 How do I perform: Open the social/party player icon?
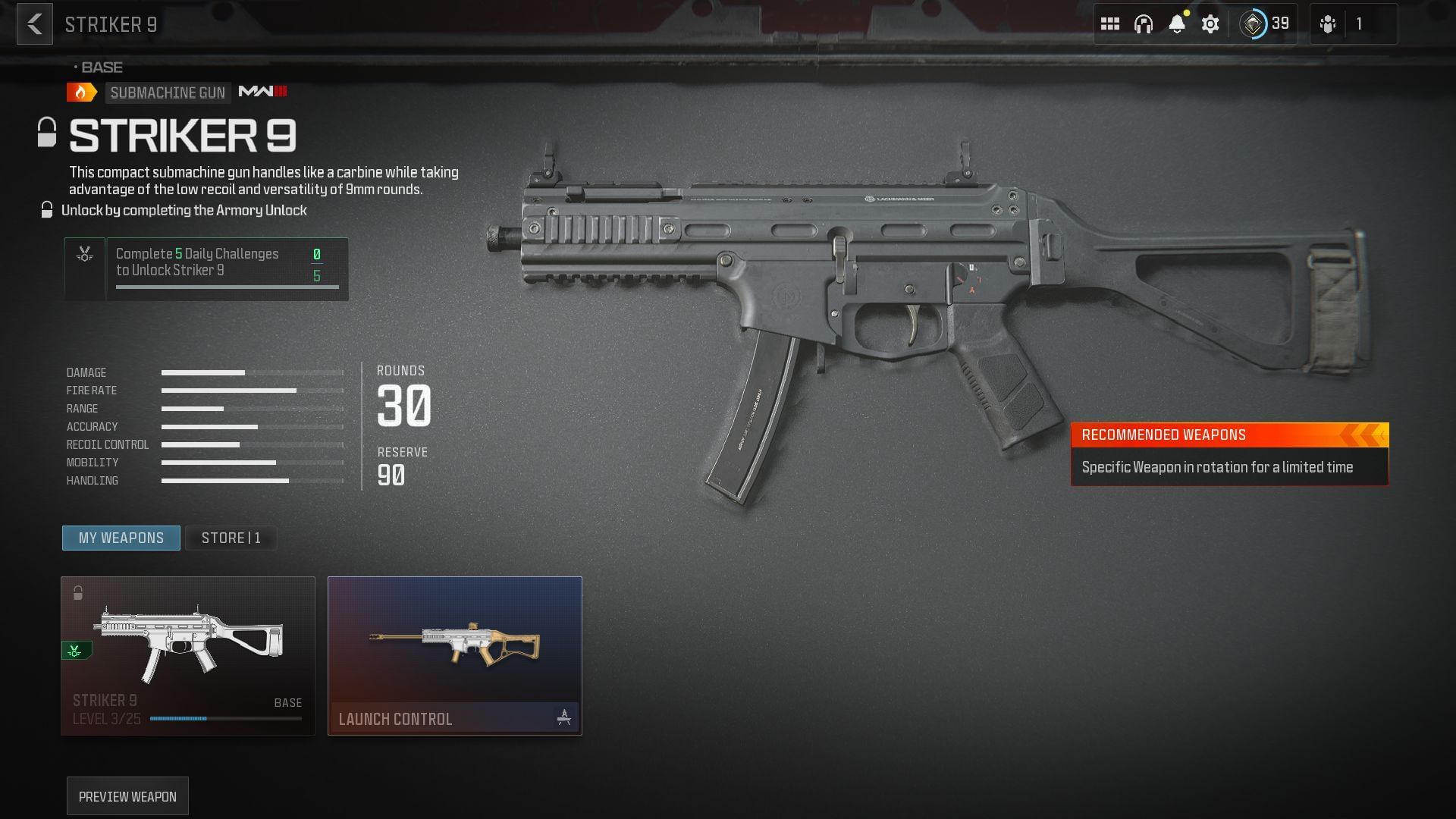(x=1328, y=24)
